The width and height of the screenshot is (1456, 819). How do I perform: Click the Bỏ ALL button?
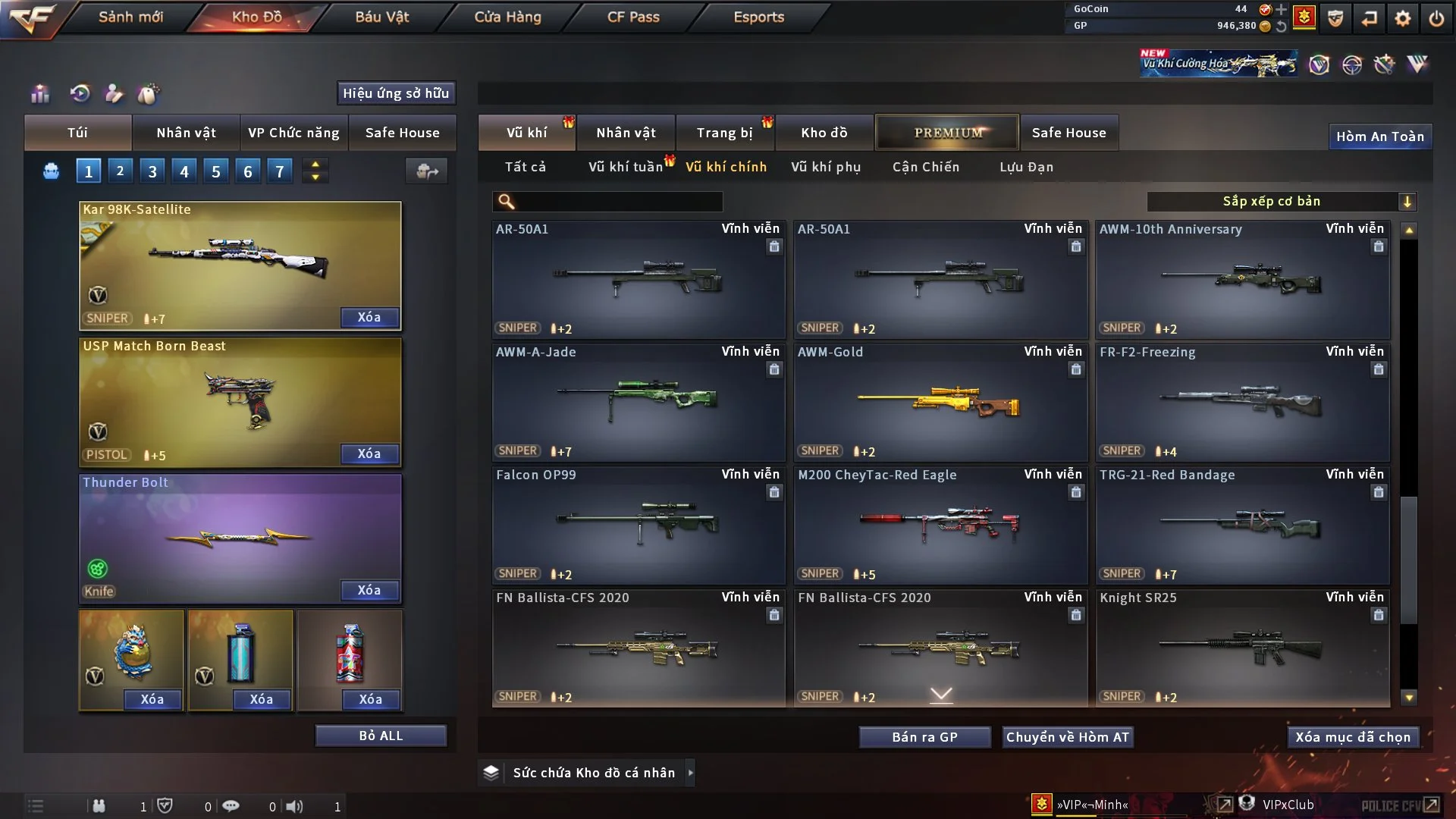click(381, 736)
